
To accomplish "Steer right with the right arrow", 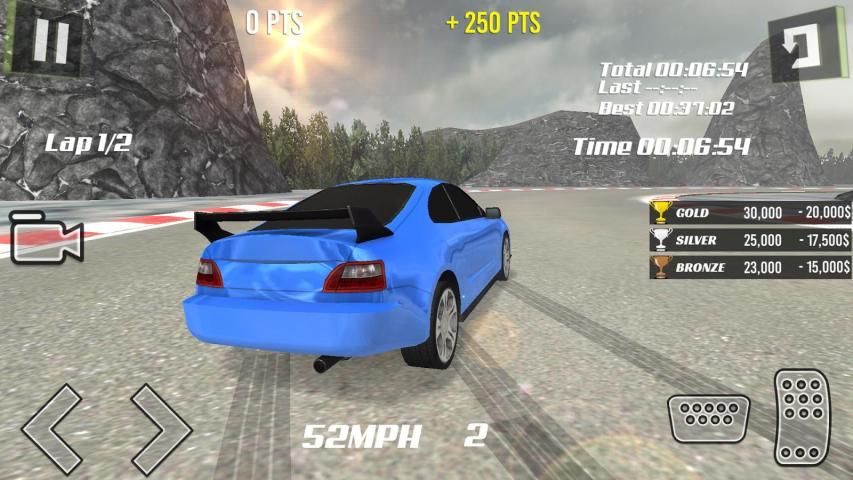I will [161, 428].
